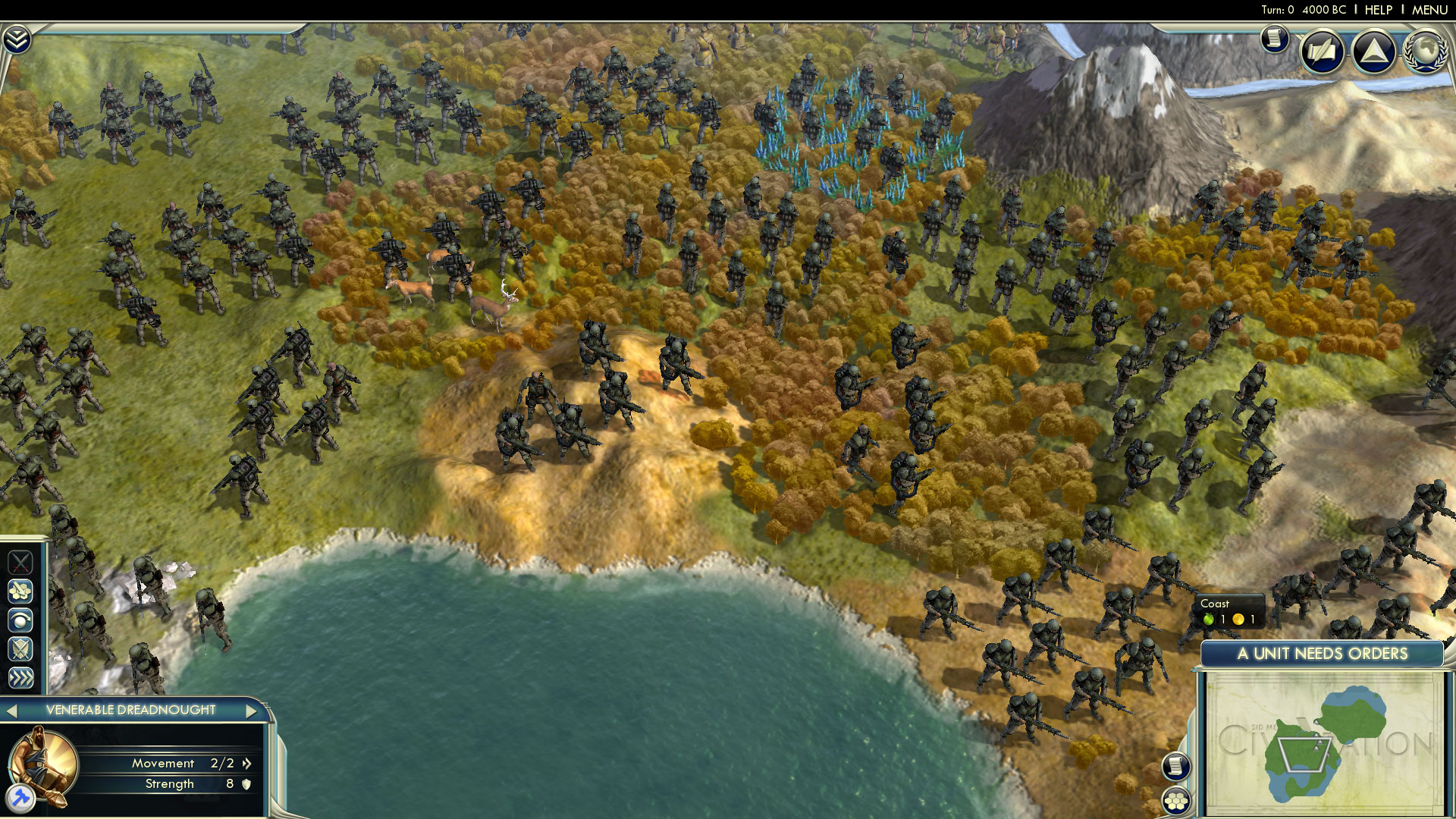Open the scroll-and-quill button
This screenshot has width=1456, height=819.
tap(1322, 52)
